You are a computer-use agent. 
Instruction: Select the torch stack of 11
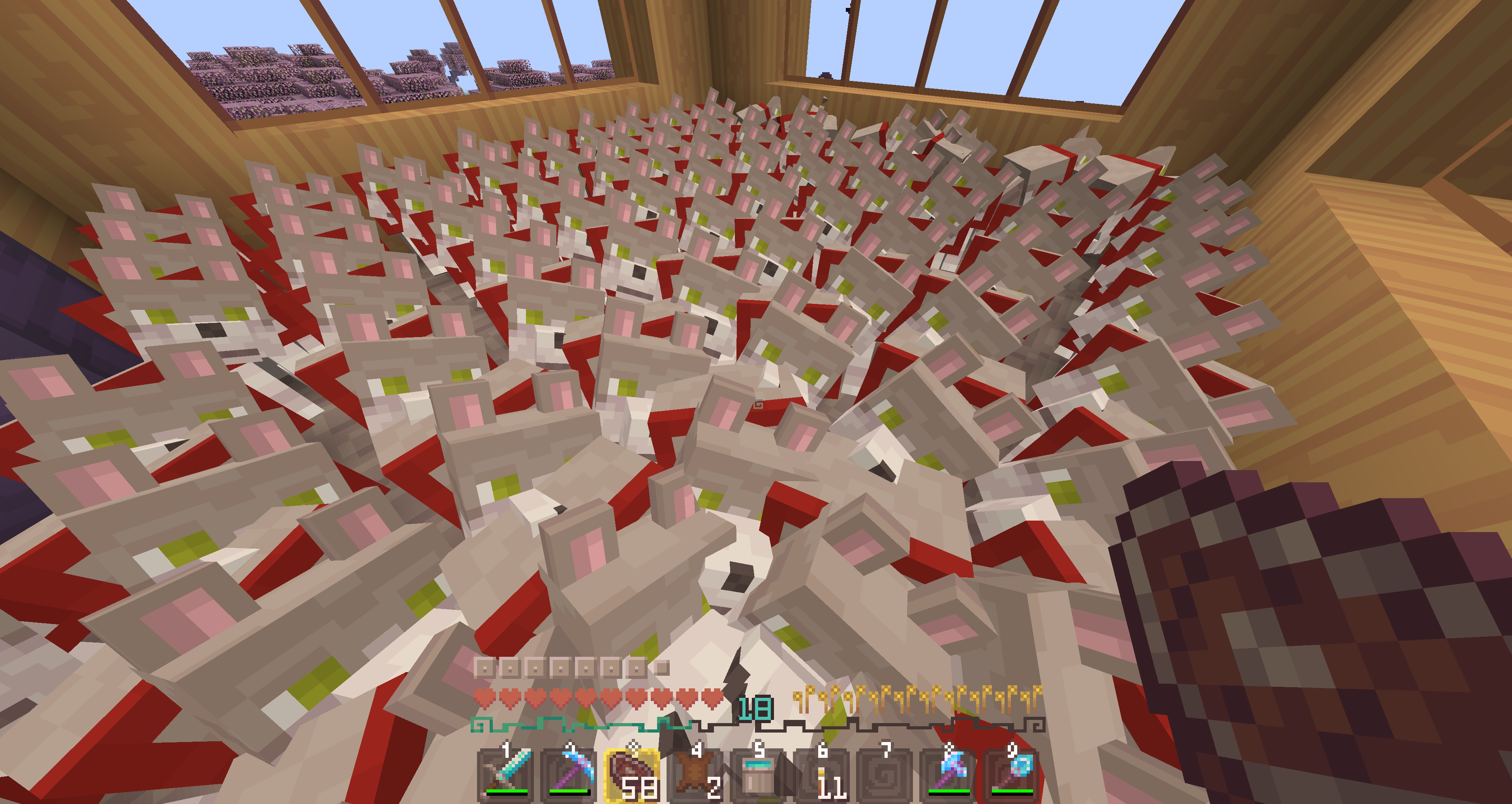pos(822,774)
